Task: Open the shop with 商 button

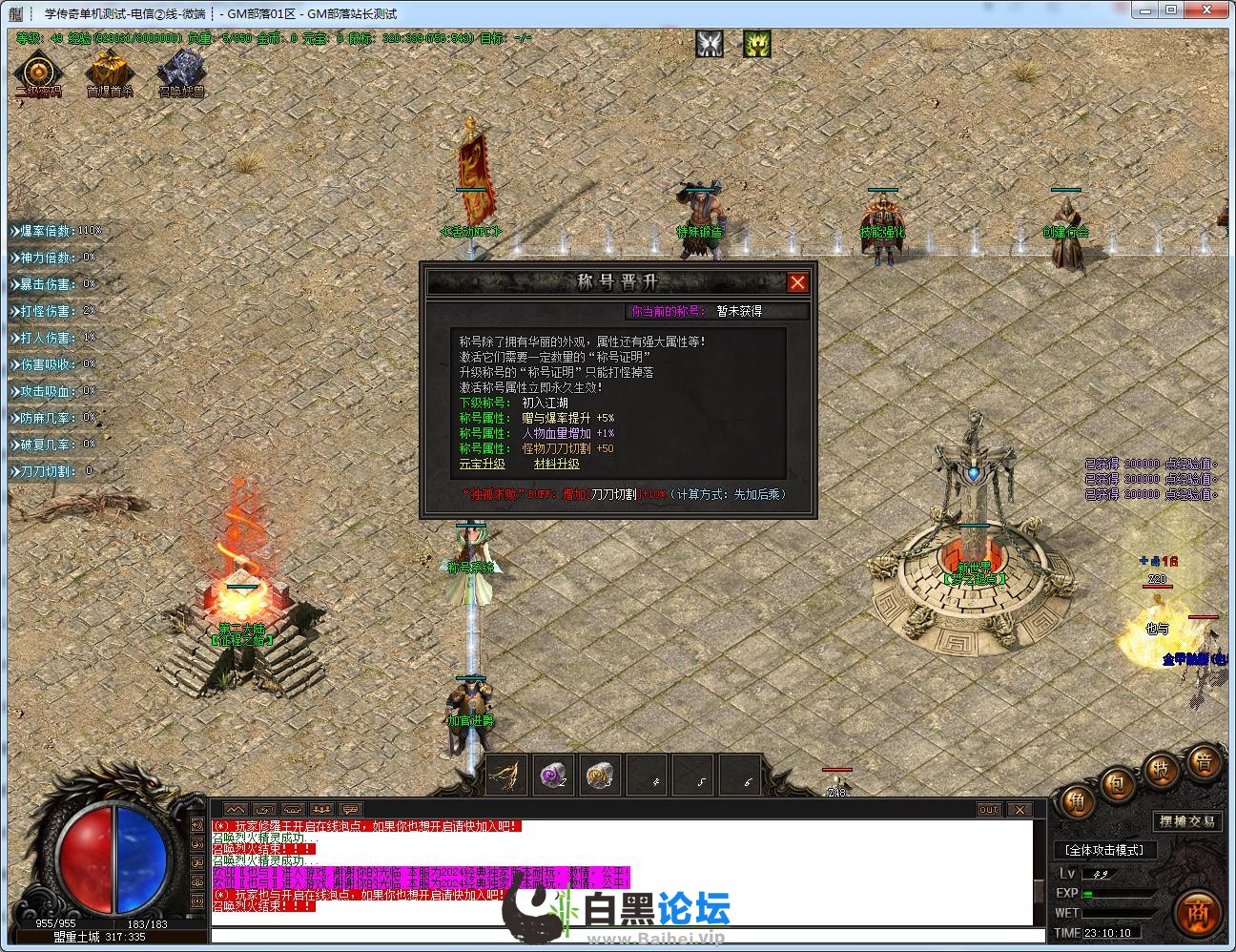Action: [x=1198, y=913]
